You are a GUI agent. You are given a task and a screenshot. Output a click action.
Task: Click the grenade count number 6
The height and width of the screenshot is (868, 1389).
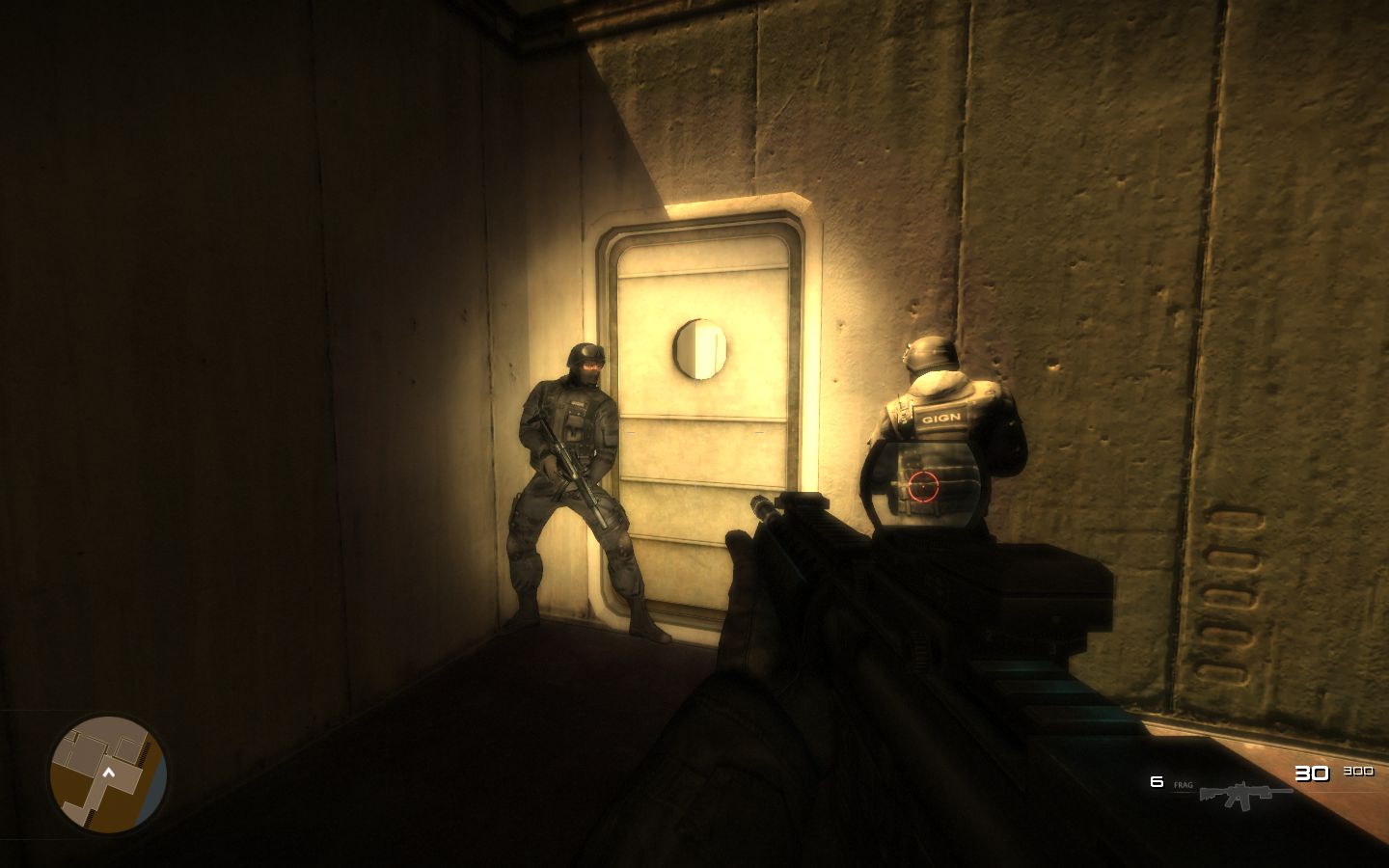pos(1156,781)
